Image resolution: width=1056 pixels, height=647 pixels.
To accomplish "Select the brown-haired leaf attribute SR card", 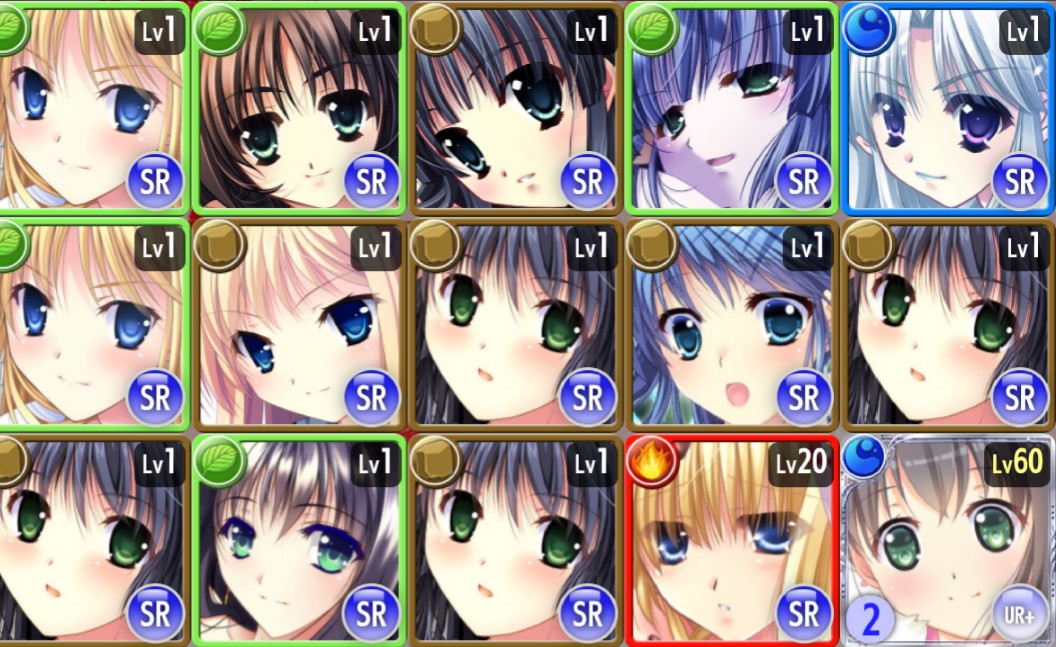I will (300, 107).
